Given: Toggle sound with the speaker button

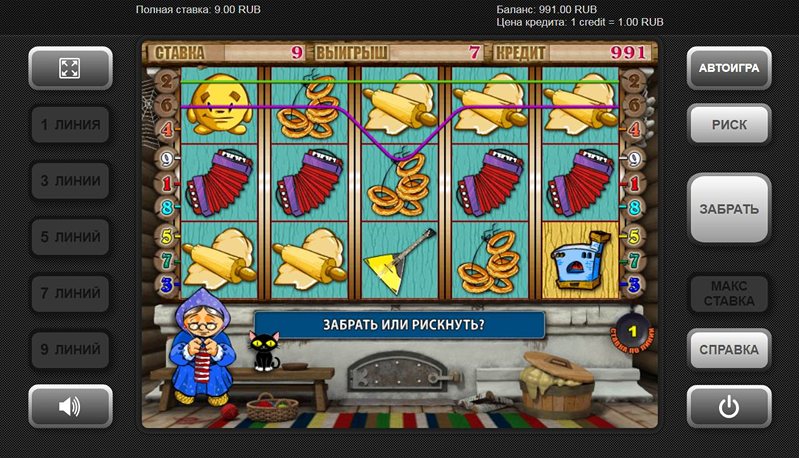Looking at the screenshot, I should pyautogui.click(x=70, y=406).
